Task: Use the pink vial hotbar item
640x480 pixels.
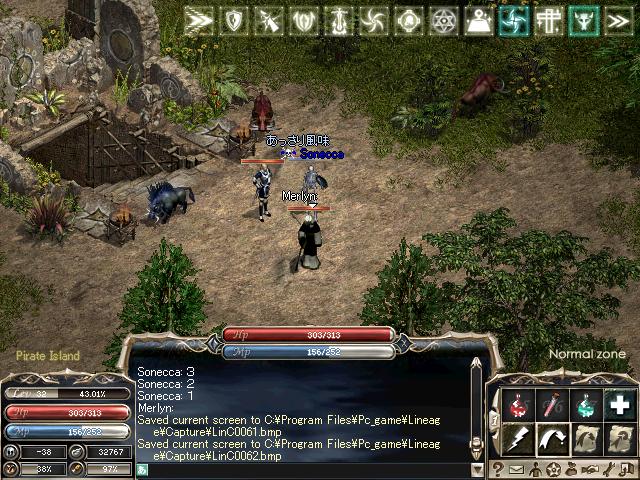Action: click(551, 405)
